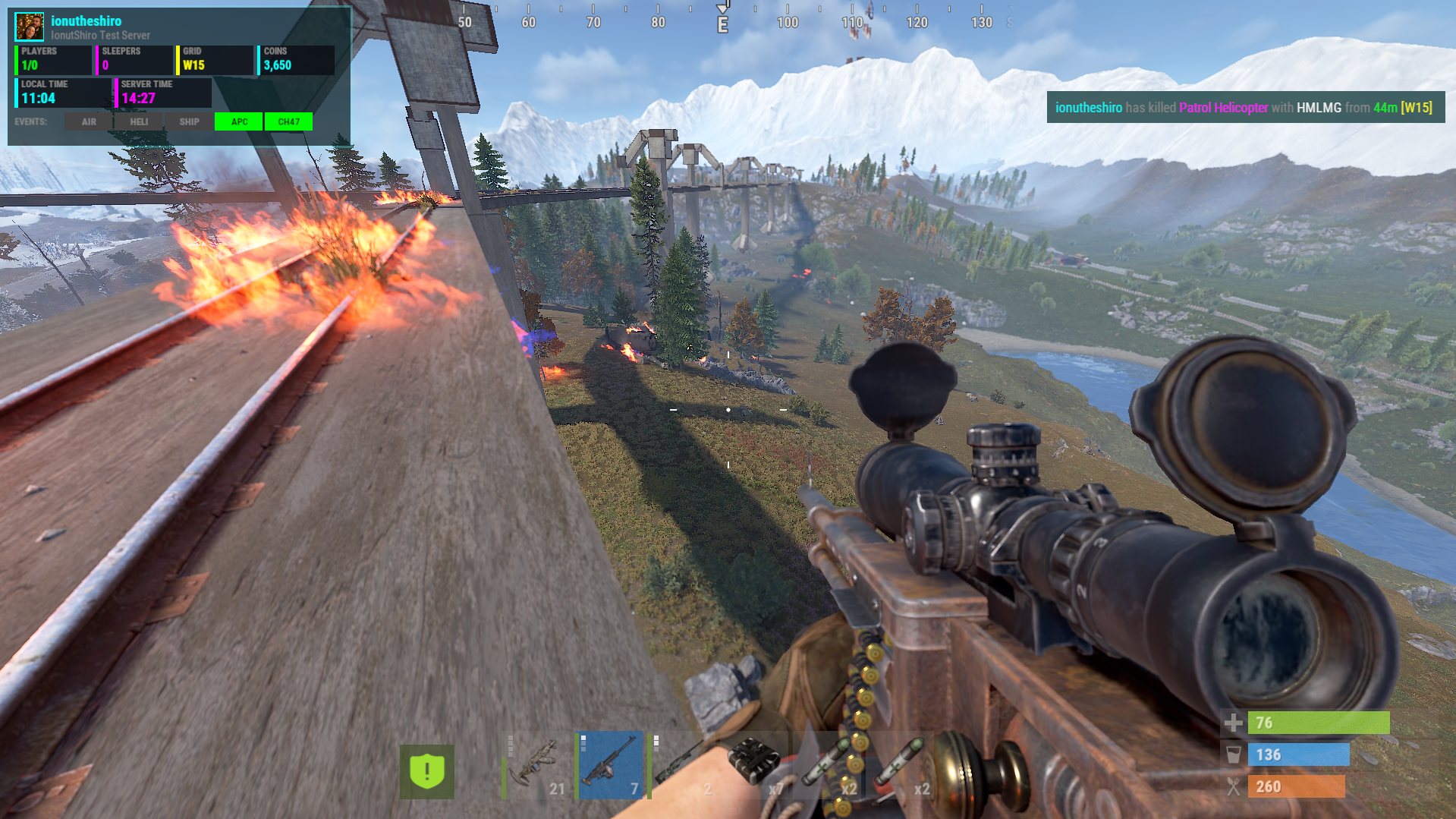
Task: Activate the green APC event indicator
Action: [x=239, y=121]
